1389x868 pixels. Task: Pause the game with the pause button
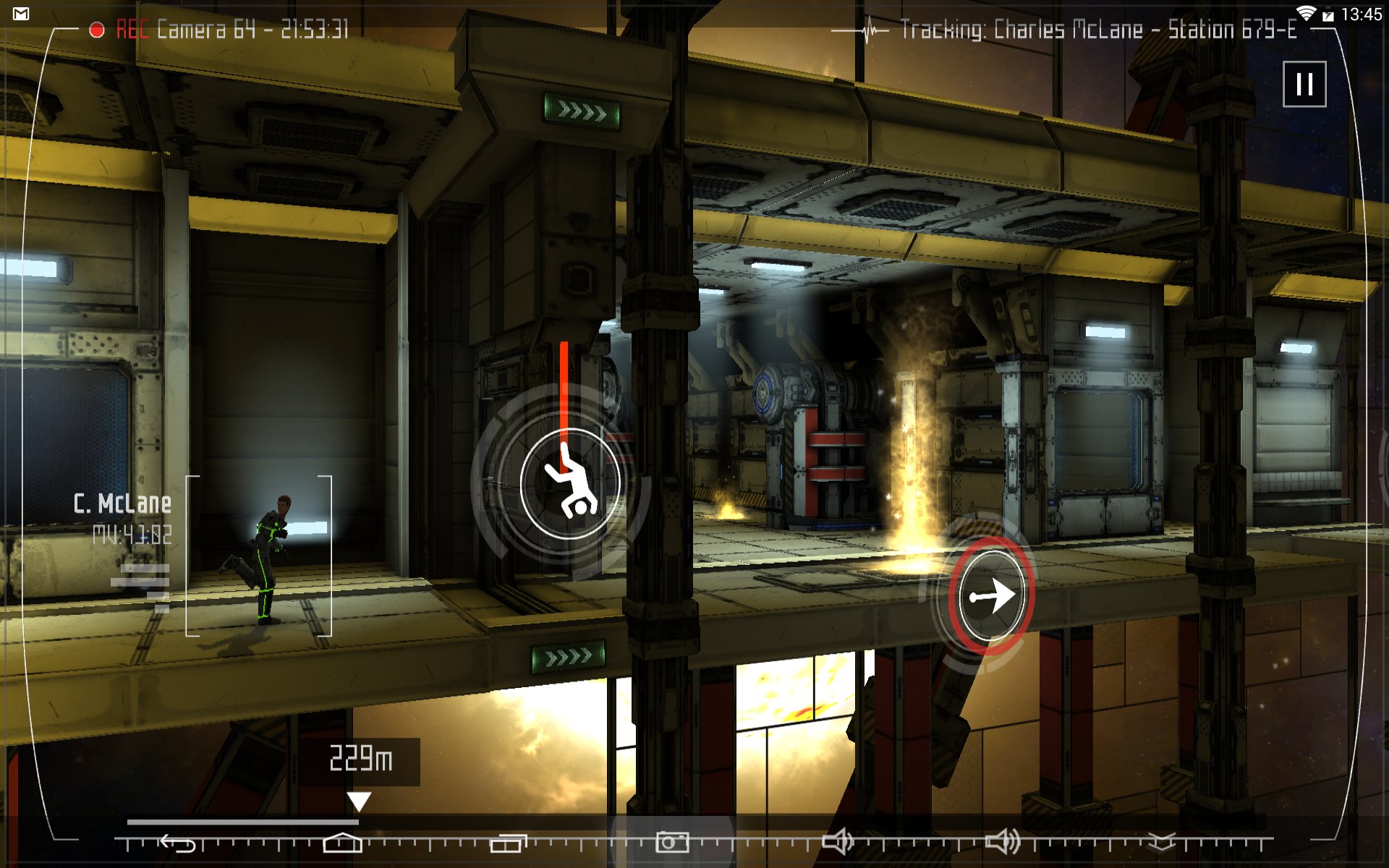tap(1304, 85)
